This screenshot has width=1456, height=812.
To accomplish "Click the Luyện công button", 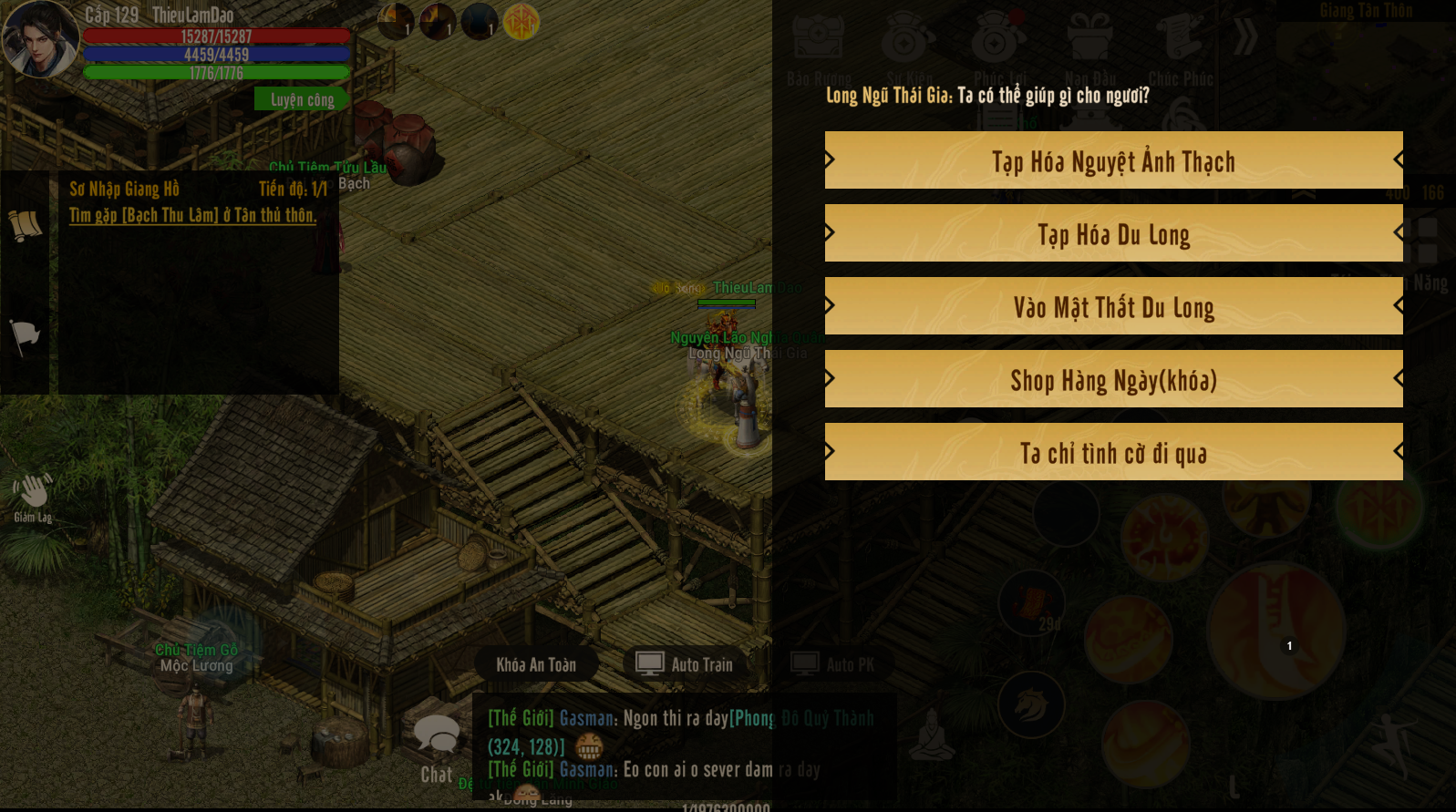I will [x=302, y=99].
